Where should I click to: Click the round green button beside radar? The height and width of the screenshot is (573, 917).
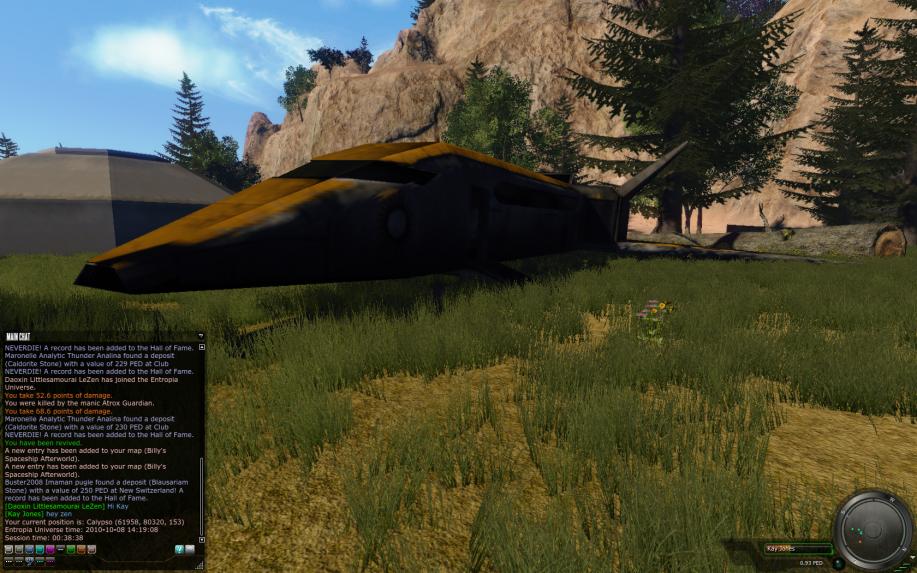tap(839, 561)
